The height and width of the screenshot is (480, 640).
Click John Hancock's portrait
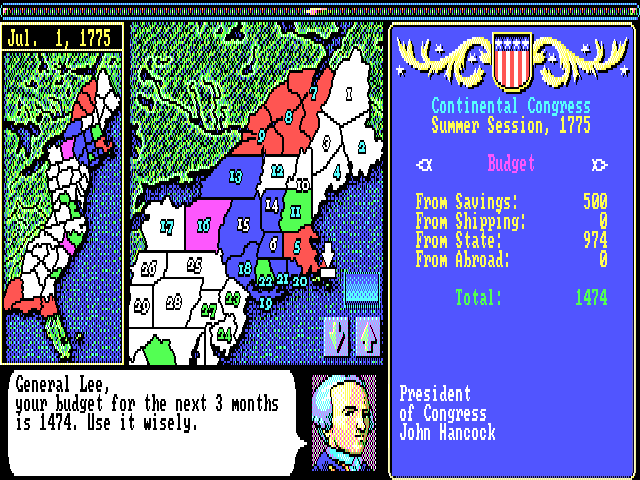pyautogui.click(x=344, y=421)
